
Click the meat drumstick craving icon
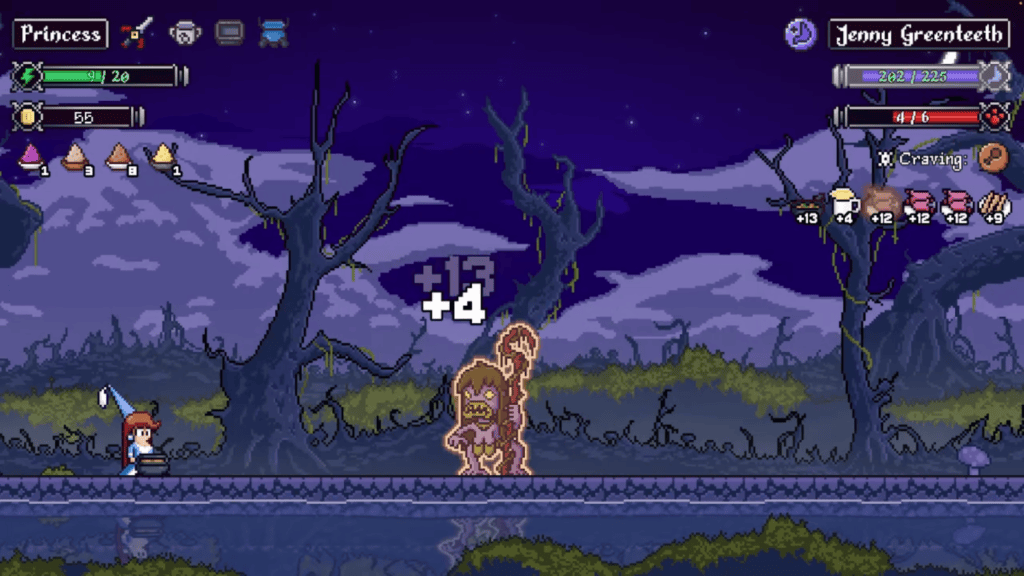(992, 157)
